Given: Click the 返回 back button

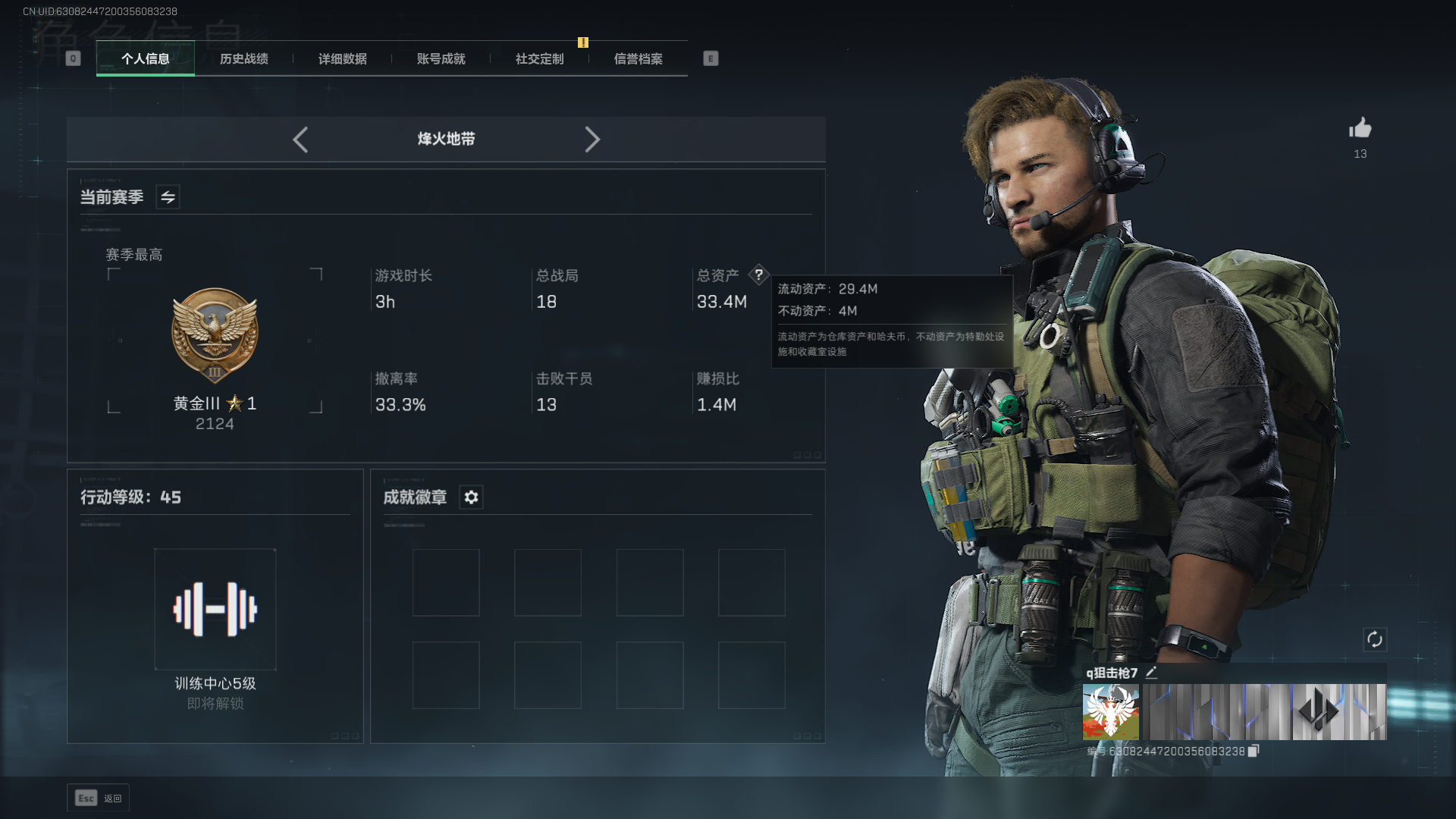Looking at the screenshot, I should point(99,798).
